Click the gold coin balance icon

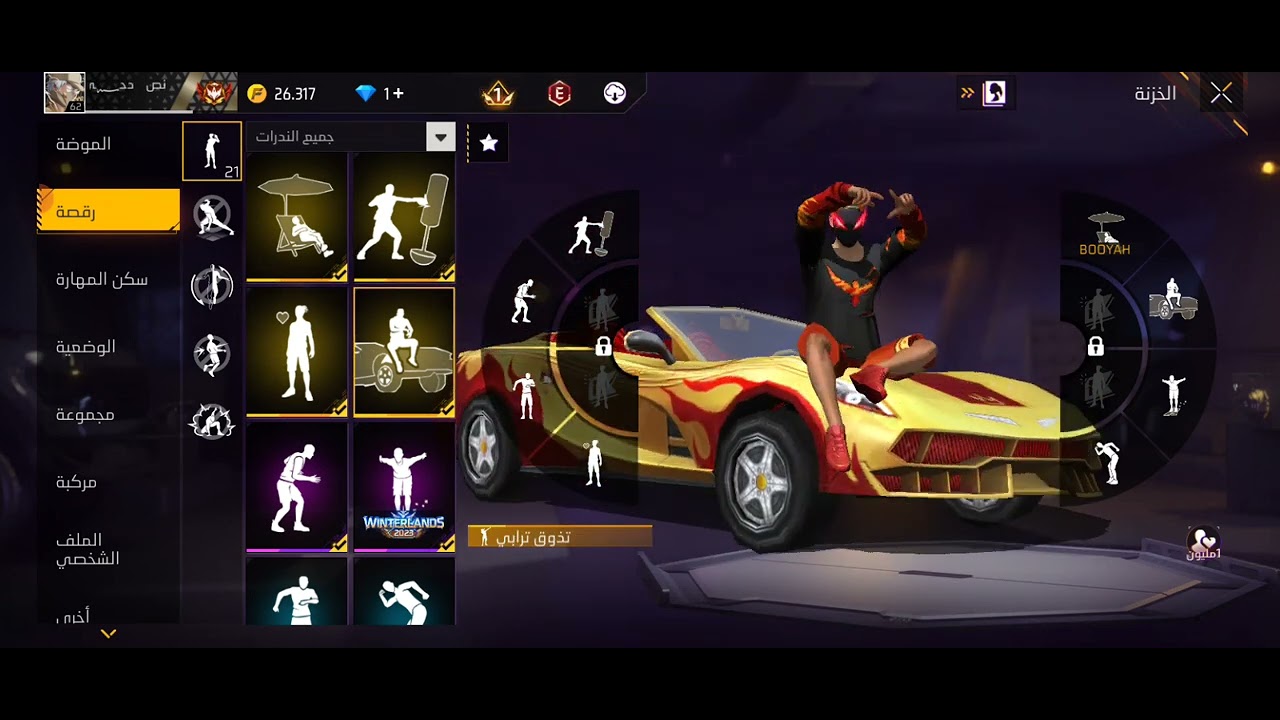257,94
